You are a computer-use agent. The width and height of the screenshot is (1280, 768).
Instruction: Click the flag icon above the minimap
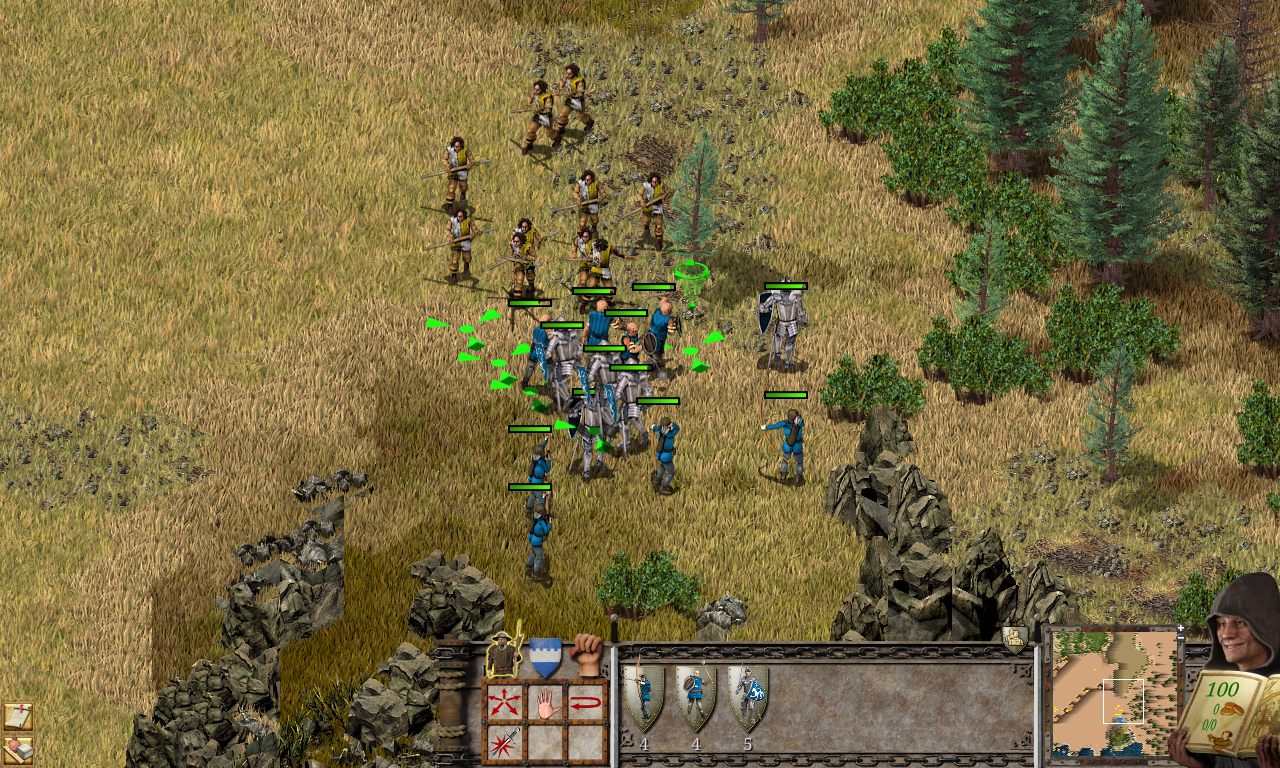(1013, 636)
